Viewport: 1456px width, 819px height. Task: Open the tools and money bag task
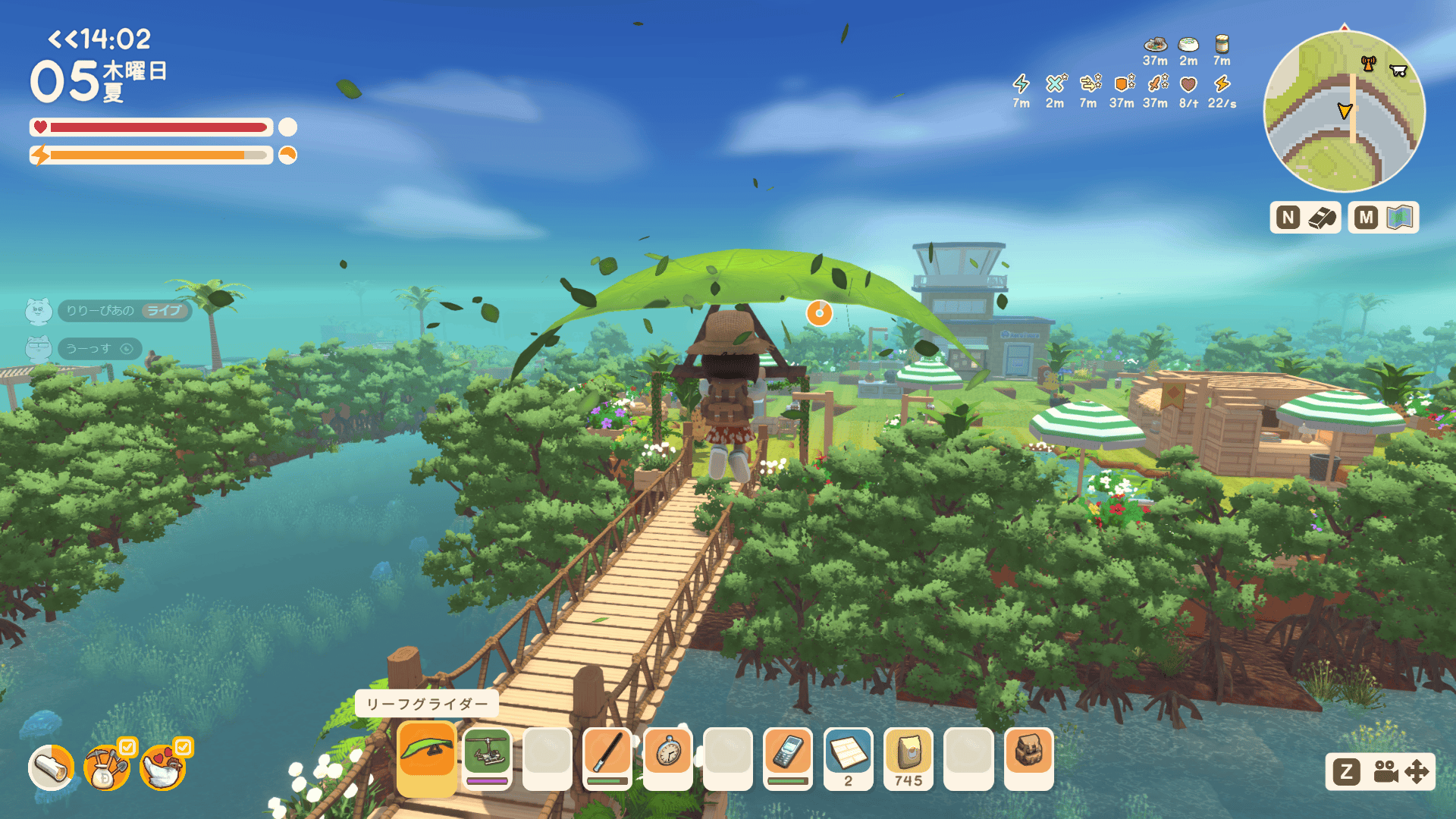(106, 767)
